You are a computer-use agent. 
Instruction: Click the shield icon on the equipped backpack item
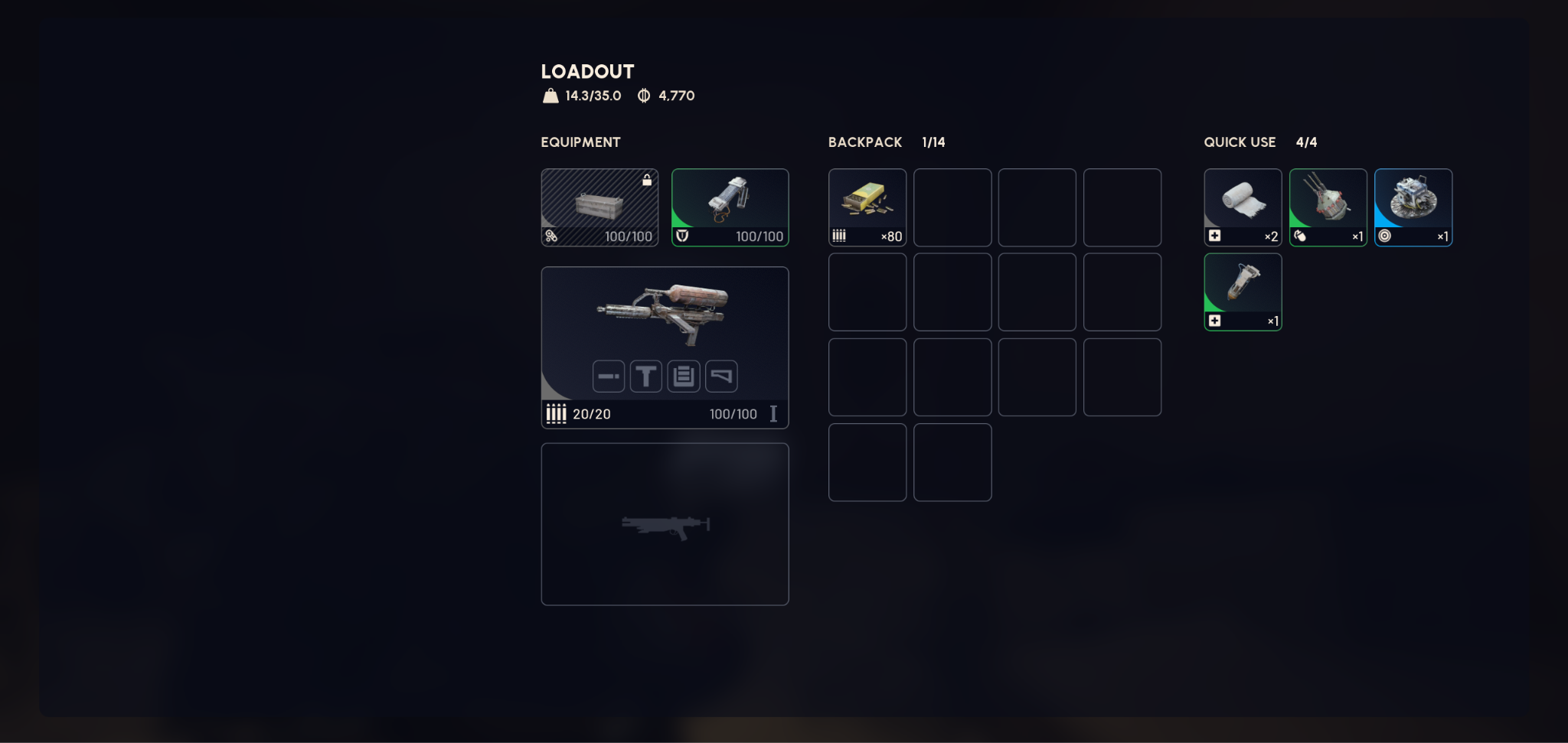(684, 236)
